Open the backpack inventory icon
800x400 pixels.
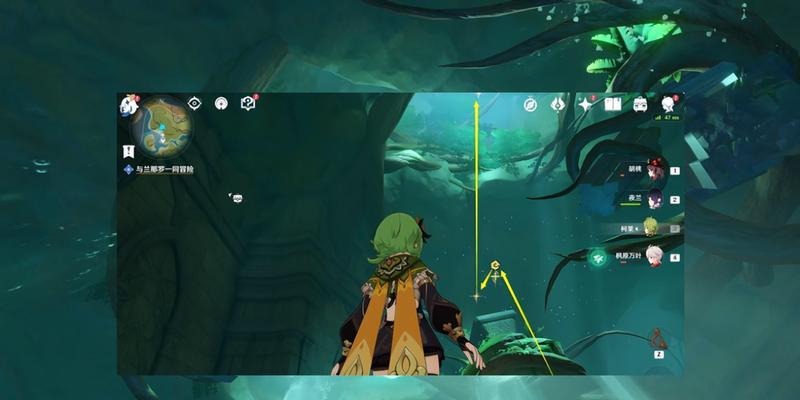(641, 104)
